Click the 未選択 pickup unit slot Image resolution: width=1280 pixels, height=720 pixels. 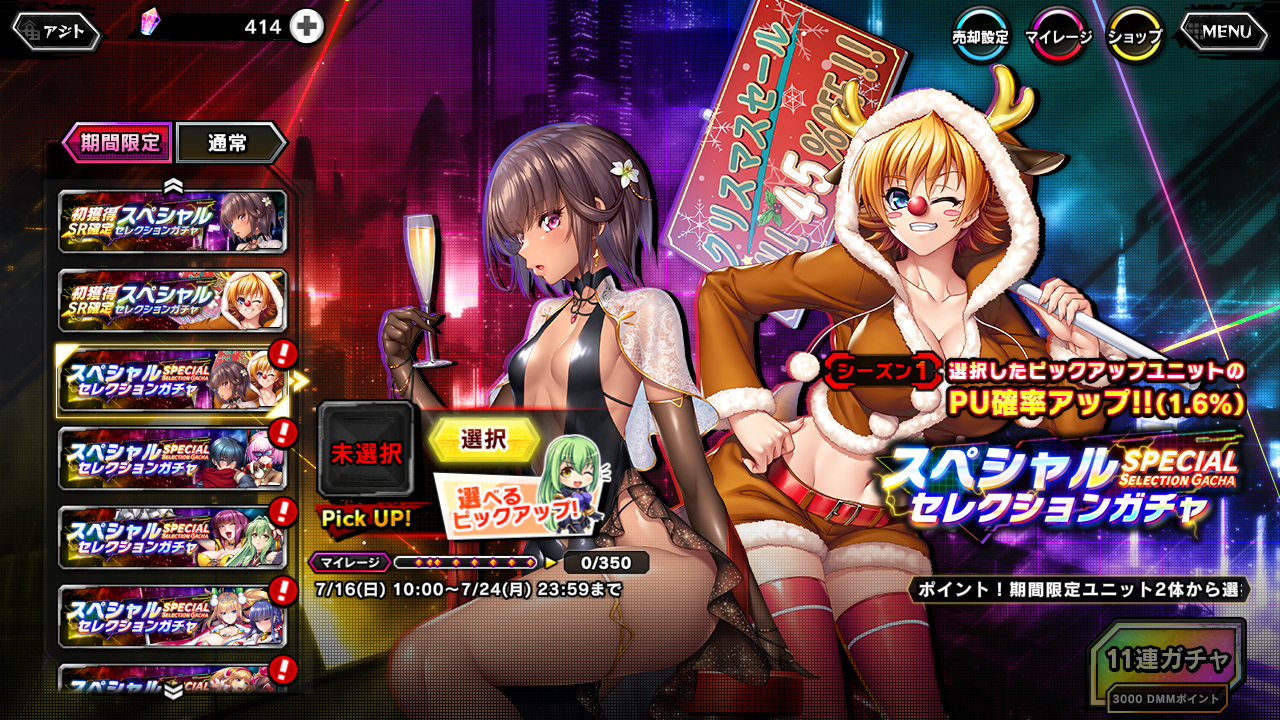(366, 452)
